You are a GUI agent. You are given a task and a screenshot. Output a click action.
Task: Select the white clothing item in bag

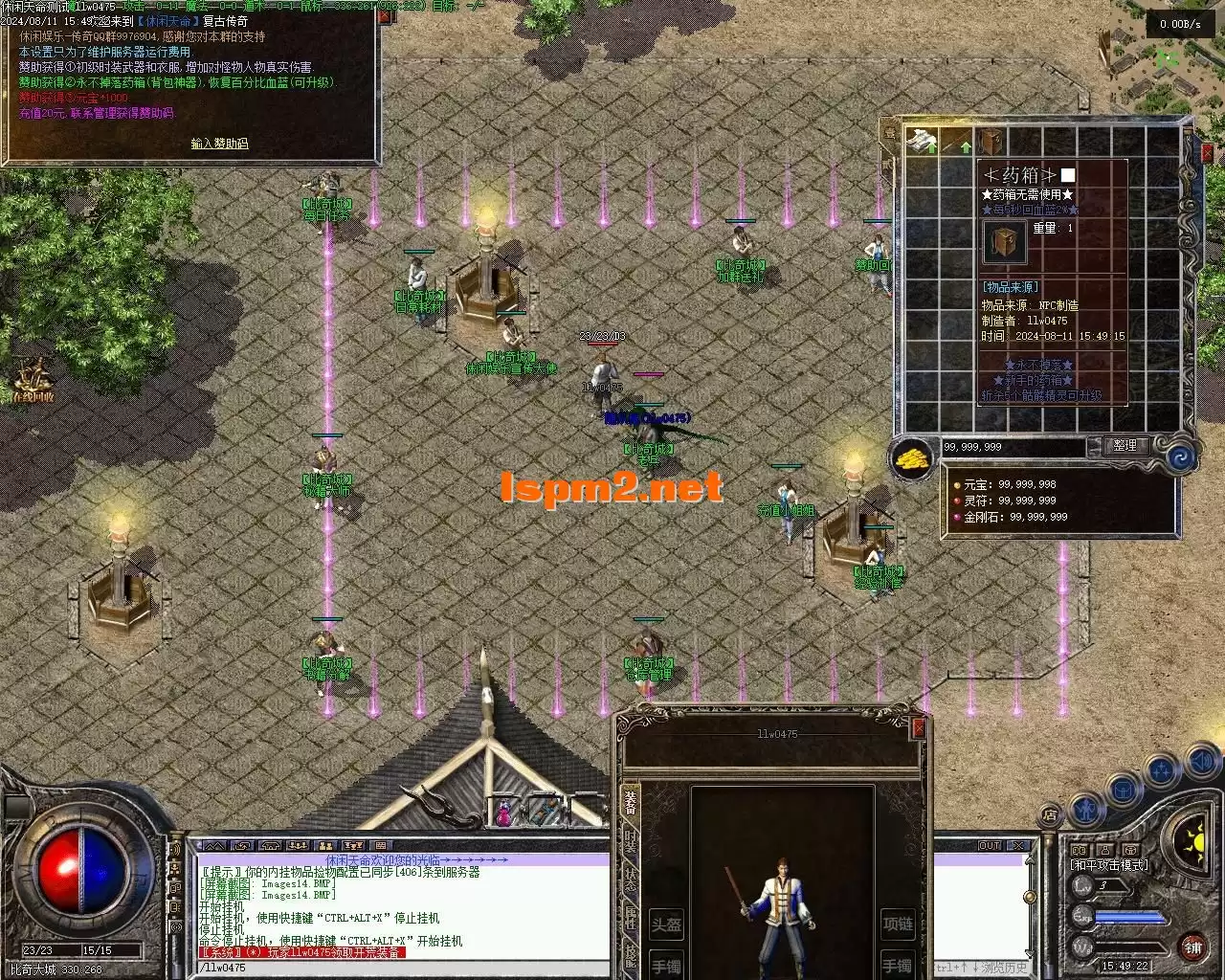[922, 142]
